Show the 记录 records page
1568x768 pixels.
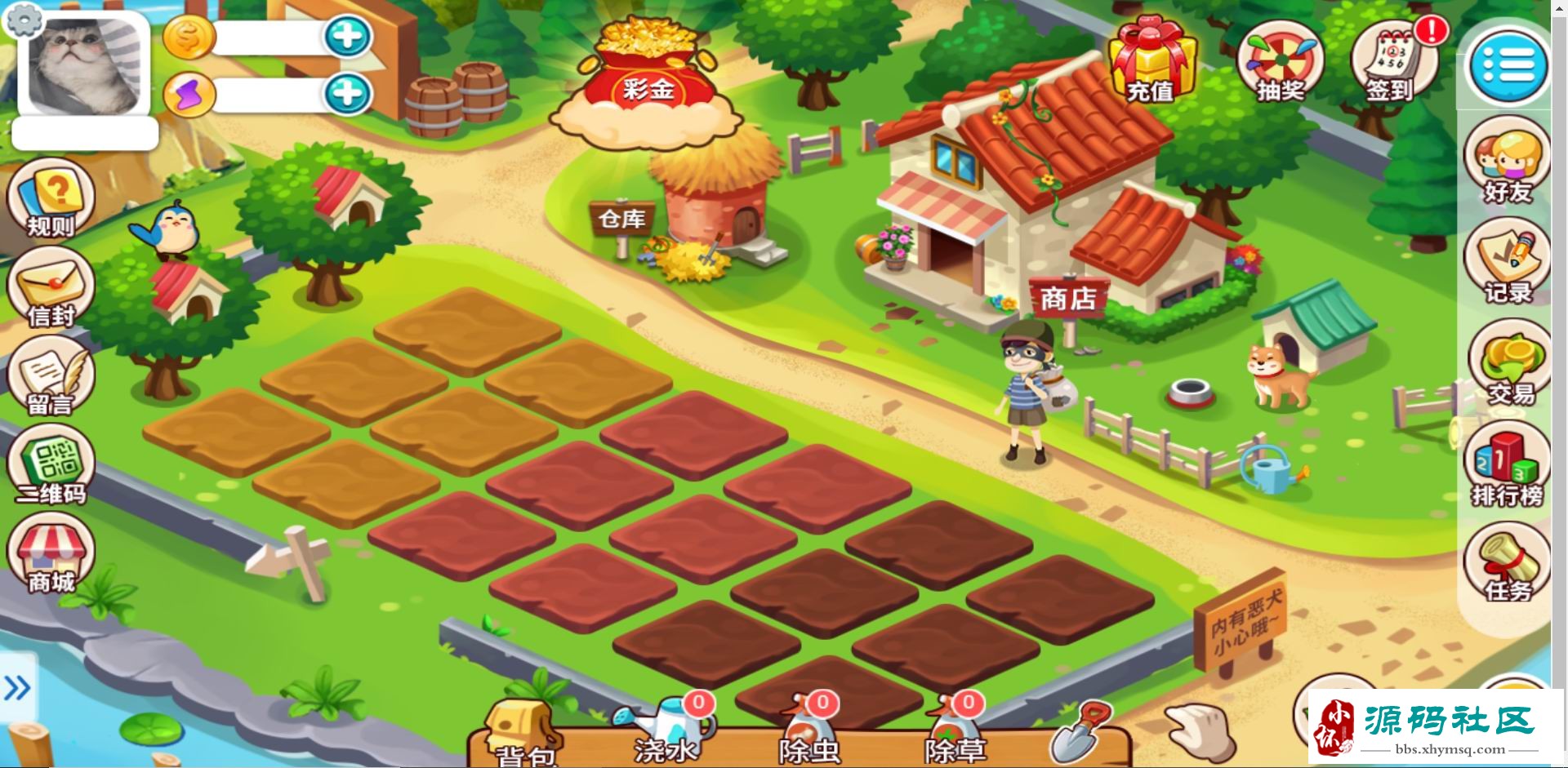pyautogui.click(x=1508, y=263)
